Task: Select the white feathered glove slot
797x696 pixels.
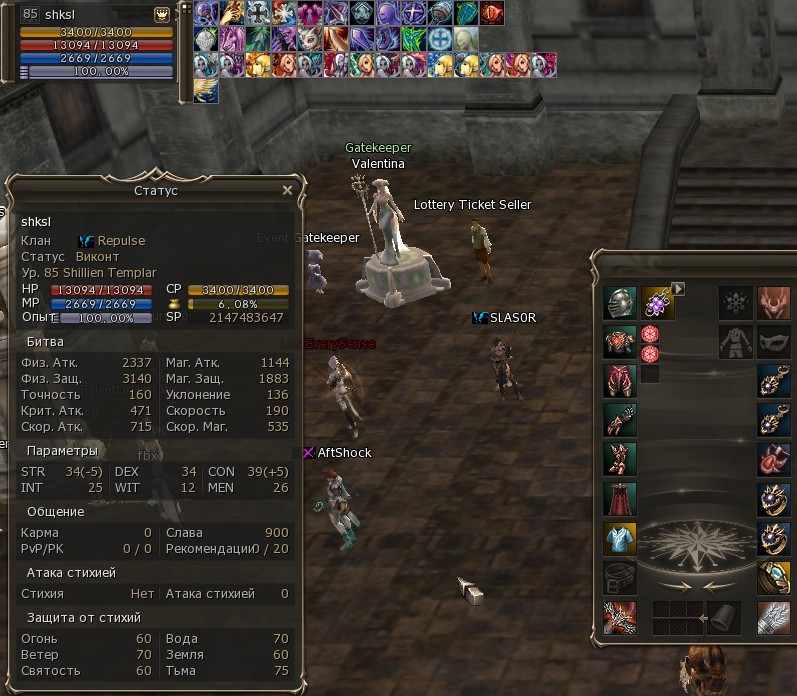Action: (x=773, y=616)
